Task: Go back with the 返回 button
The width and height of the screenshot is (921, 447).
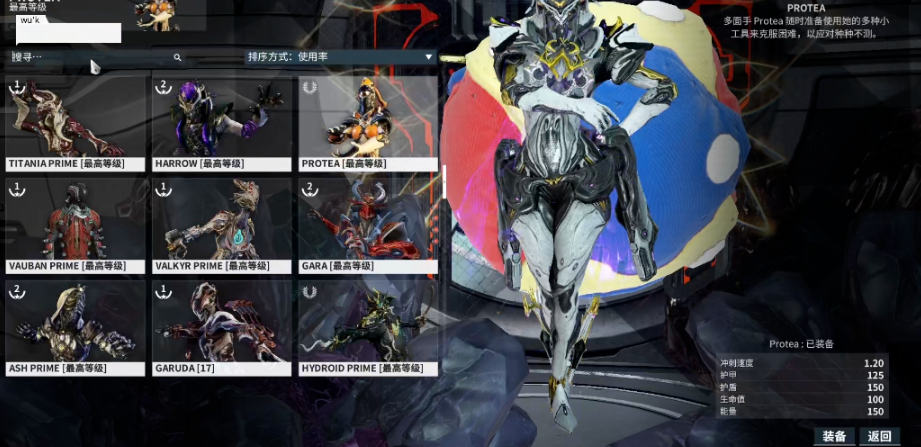Action: point(879,436)
